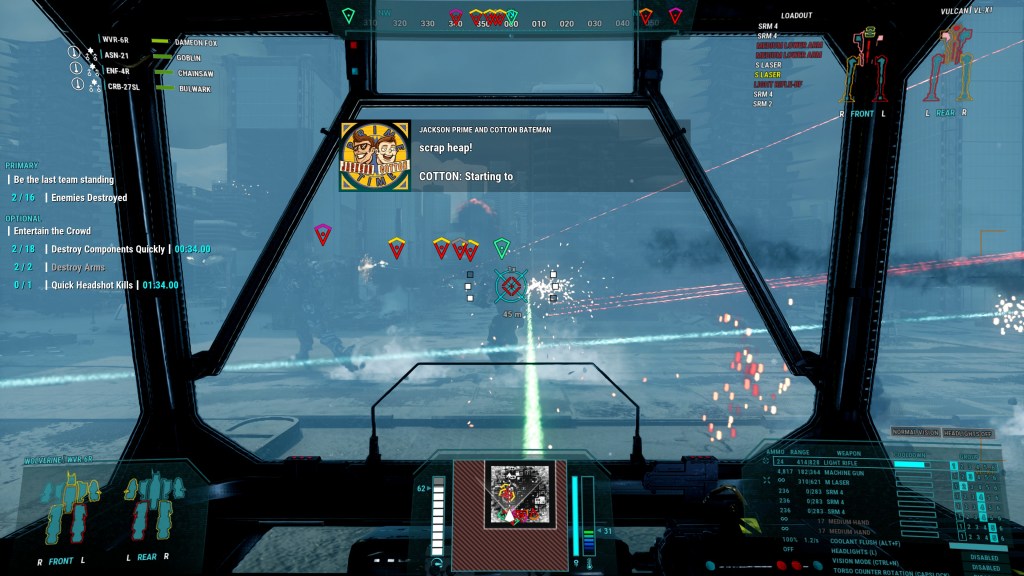Image resolution: width=1024 pixels, height=576 pixels.
Task: Select the Enemies Destroyed primary objective
Action: click(x=88, y=198)
